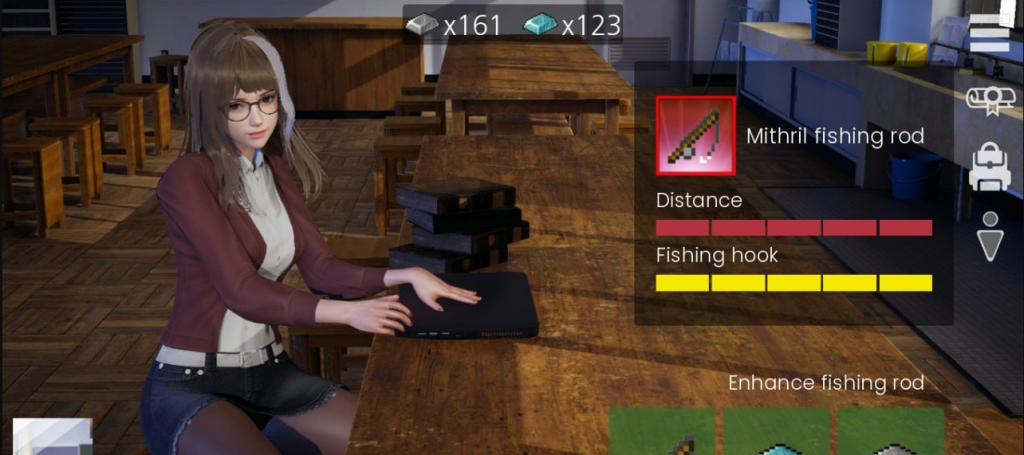Open the backpack inventory
Screen dimensions: 1024x455
(x=989, y=166)
